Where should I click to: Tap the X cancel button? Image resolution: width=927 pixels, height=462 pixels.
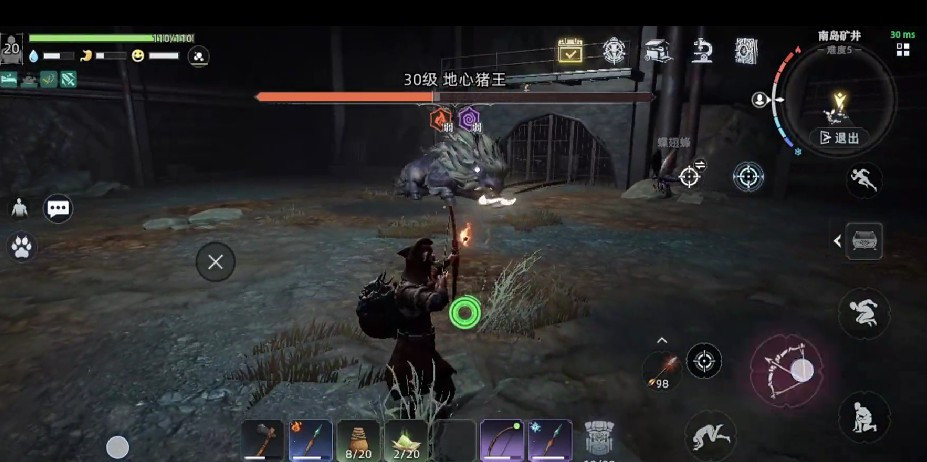click(x=215, y=262)
